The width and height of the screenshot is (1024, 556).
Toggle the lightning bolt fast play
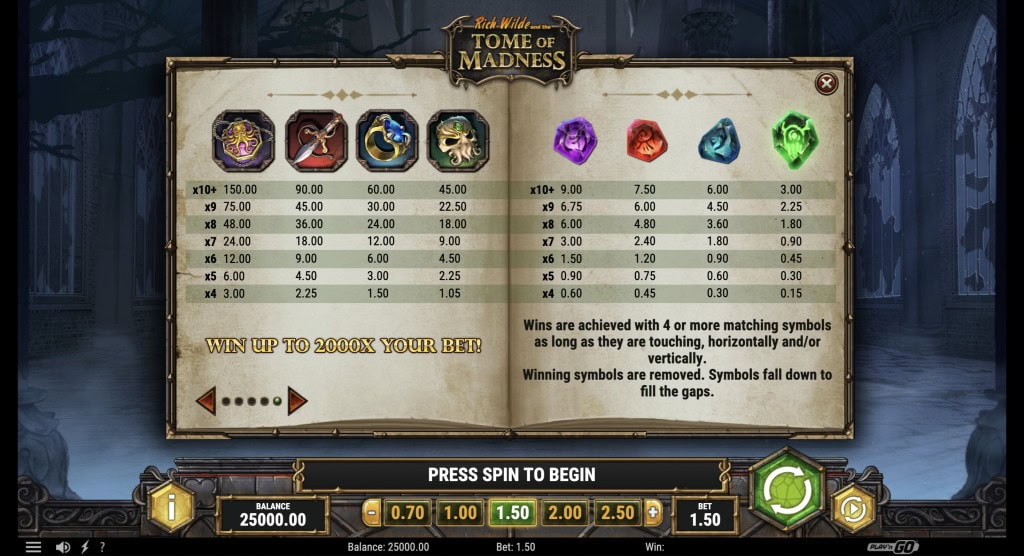click(x=84, y=547)
